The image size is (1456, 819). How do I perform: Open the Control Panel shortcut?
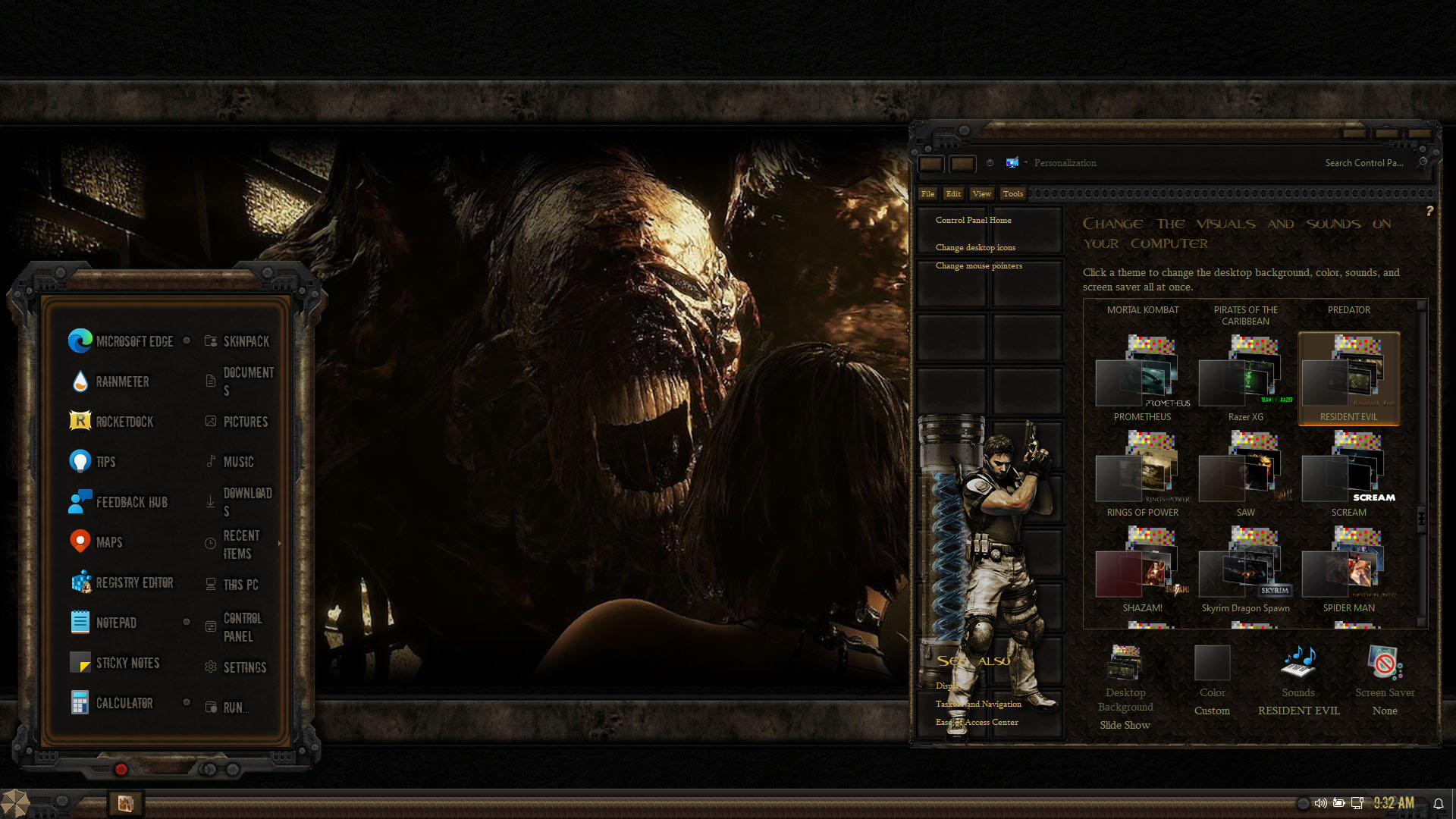click(x=234, y=627)
